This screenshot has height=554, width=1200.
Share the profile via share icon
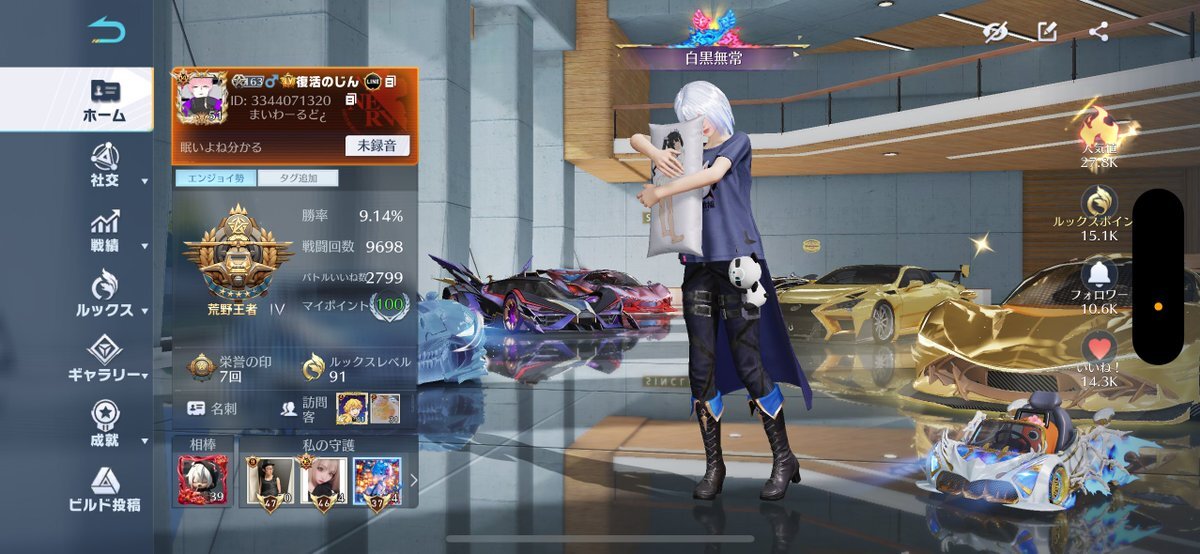[1098, 32]
